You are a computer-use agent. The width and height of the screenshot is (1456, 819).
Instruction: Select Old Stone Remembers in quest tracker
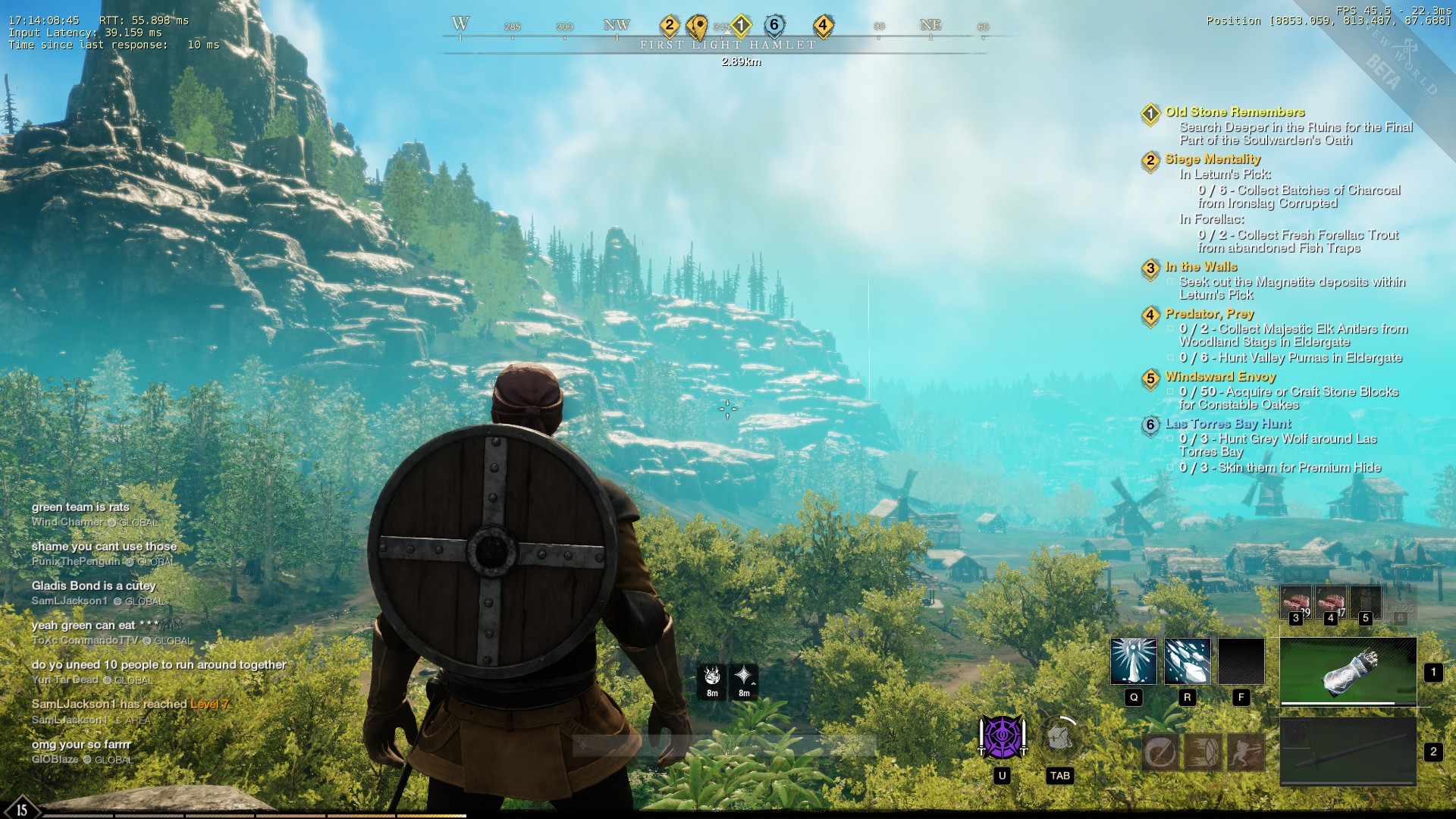(1235, 112)
